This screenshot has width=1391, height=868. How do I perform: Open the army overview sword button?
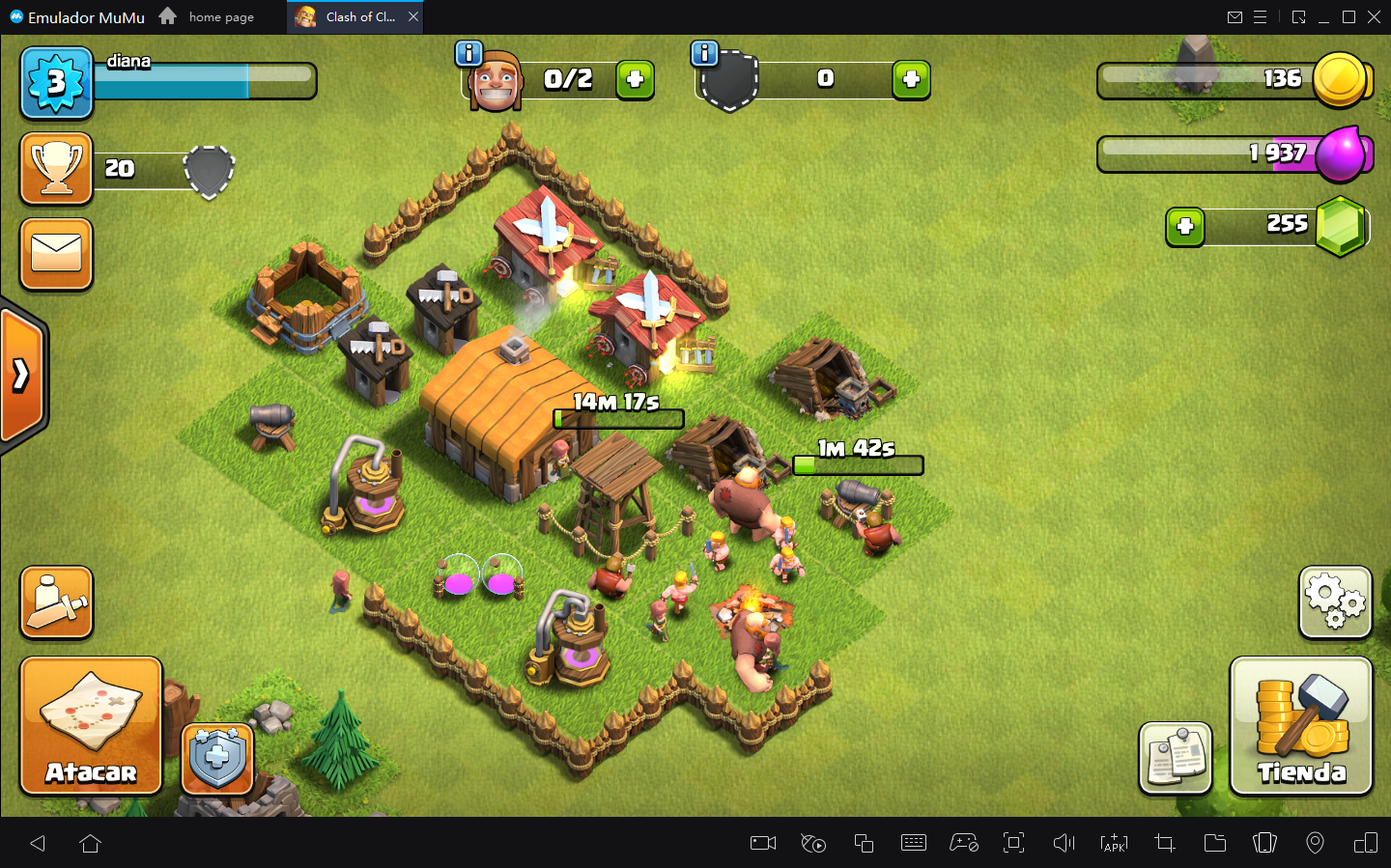(x=57, y=602)
